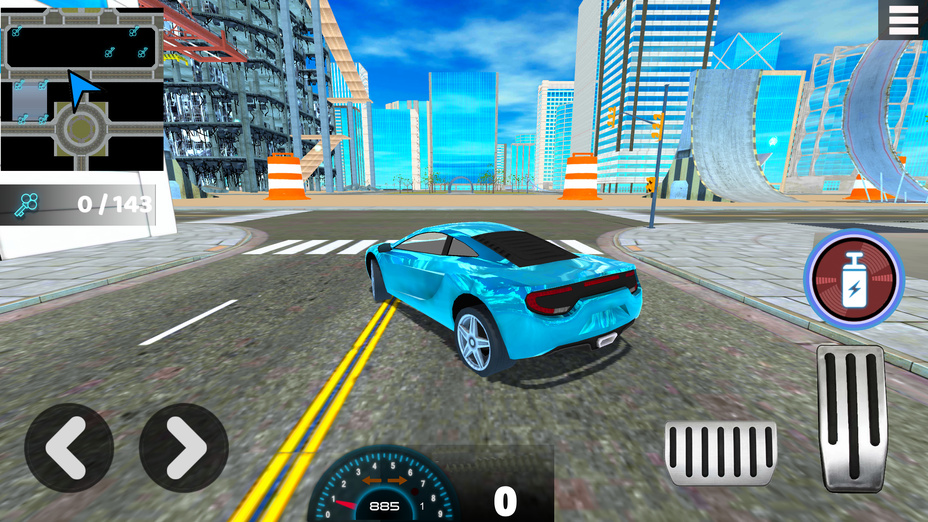
Task: Click the city minimap
Action: tap(81, 88)
